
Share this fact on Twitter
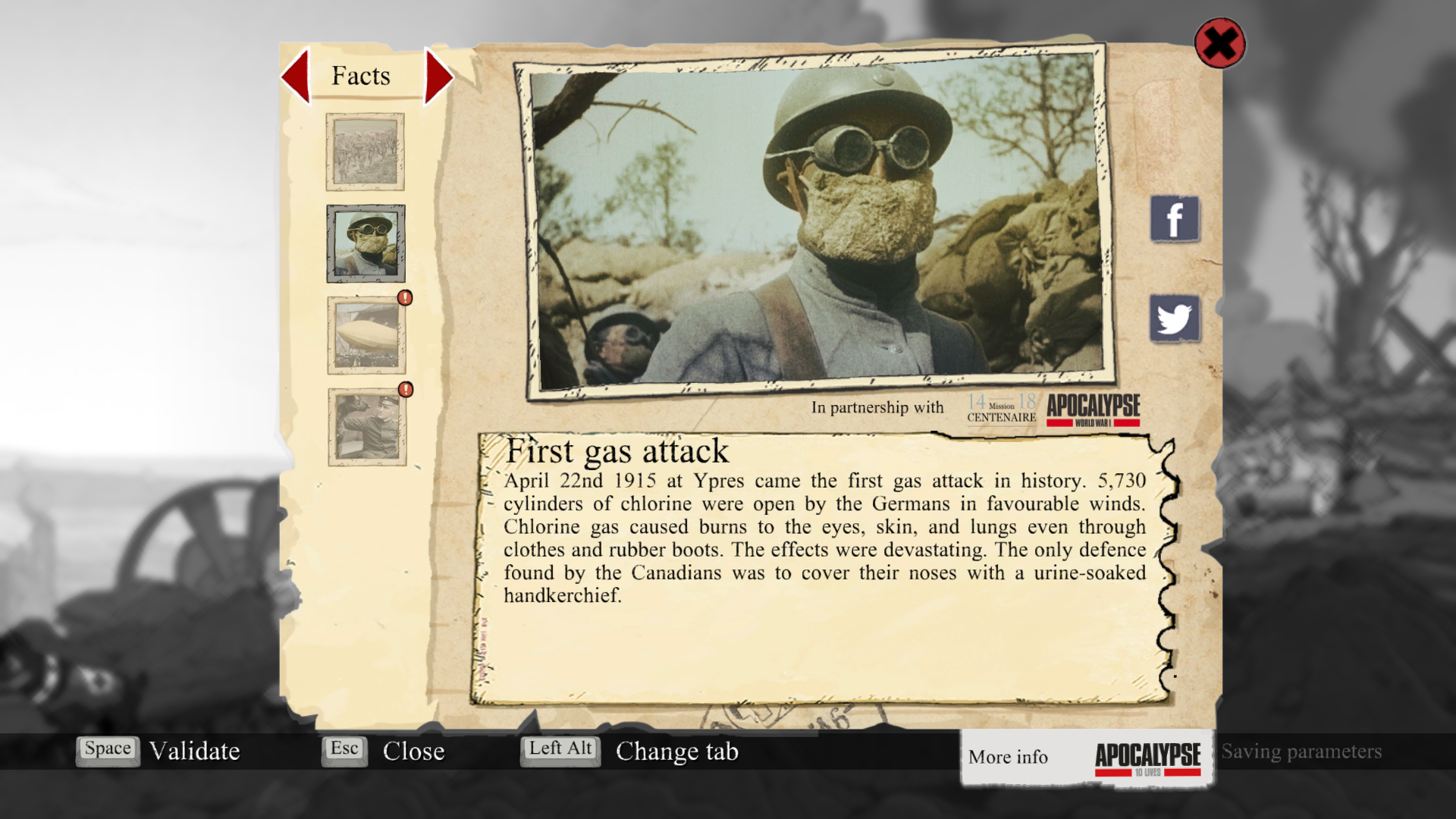[x=1175, y=318]
